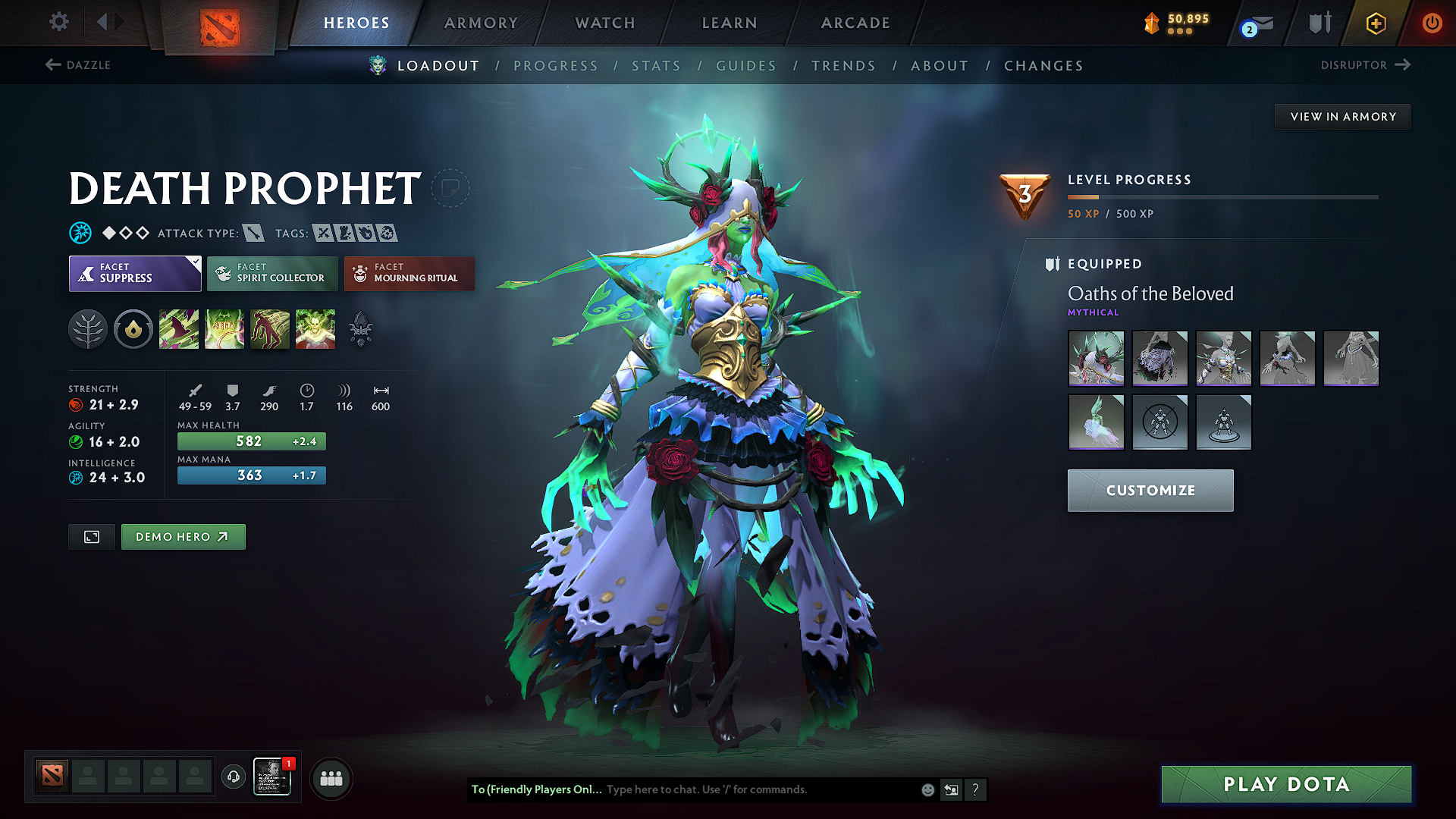
Task: Click the Aghanim's Shard upgrade icon
Action: (361, 328)
